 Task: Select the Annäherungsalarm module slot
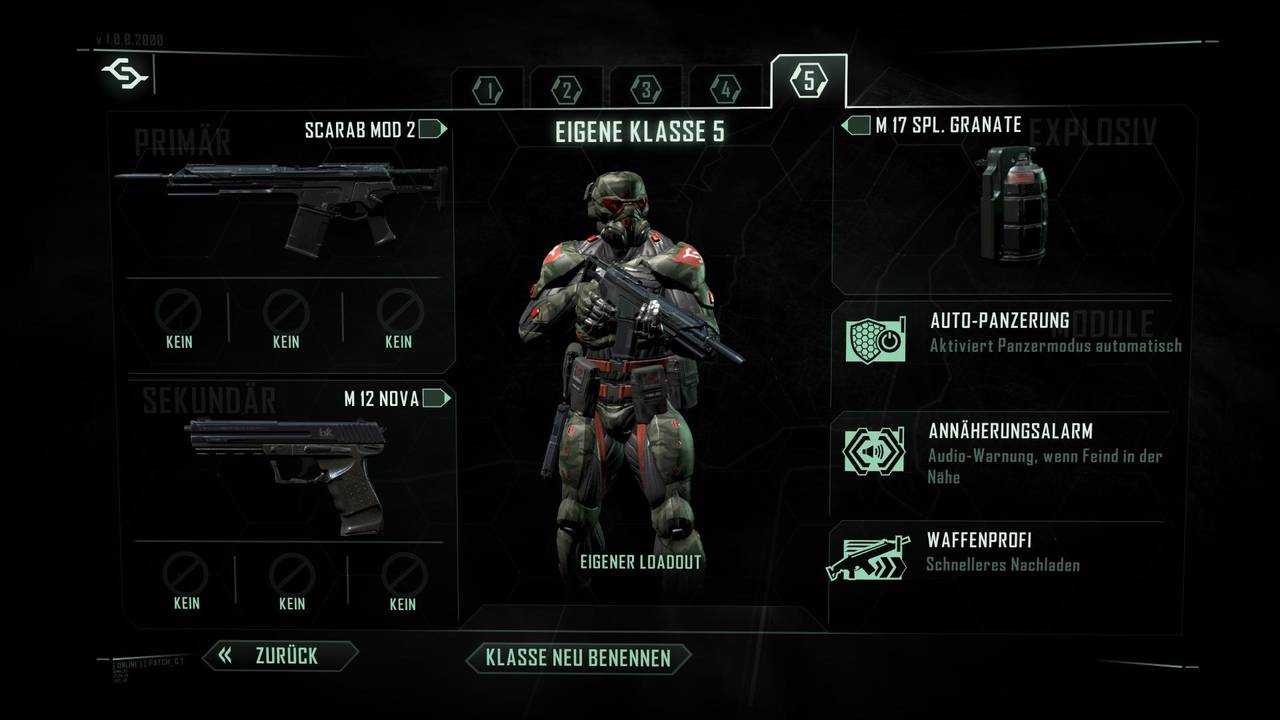click(1010, 450)
